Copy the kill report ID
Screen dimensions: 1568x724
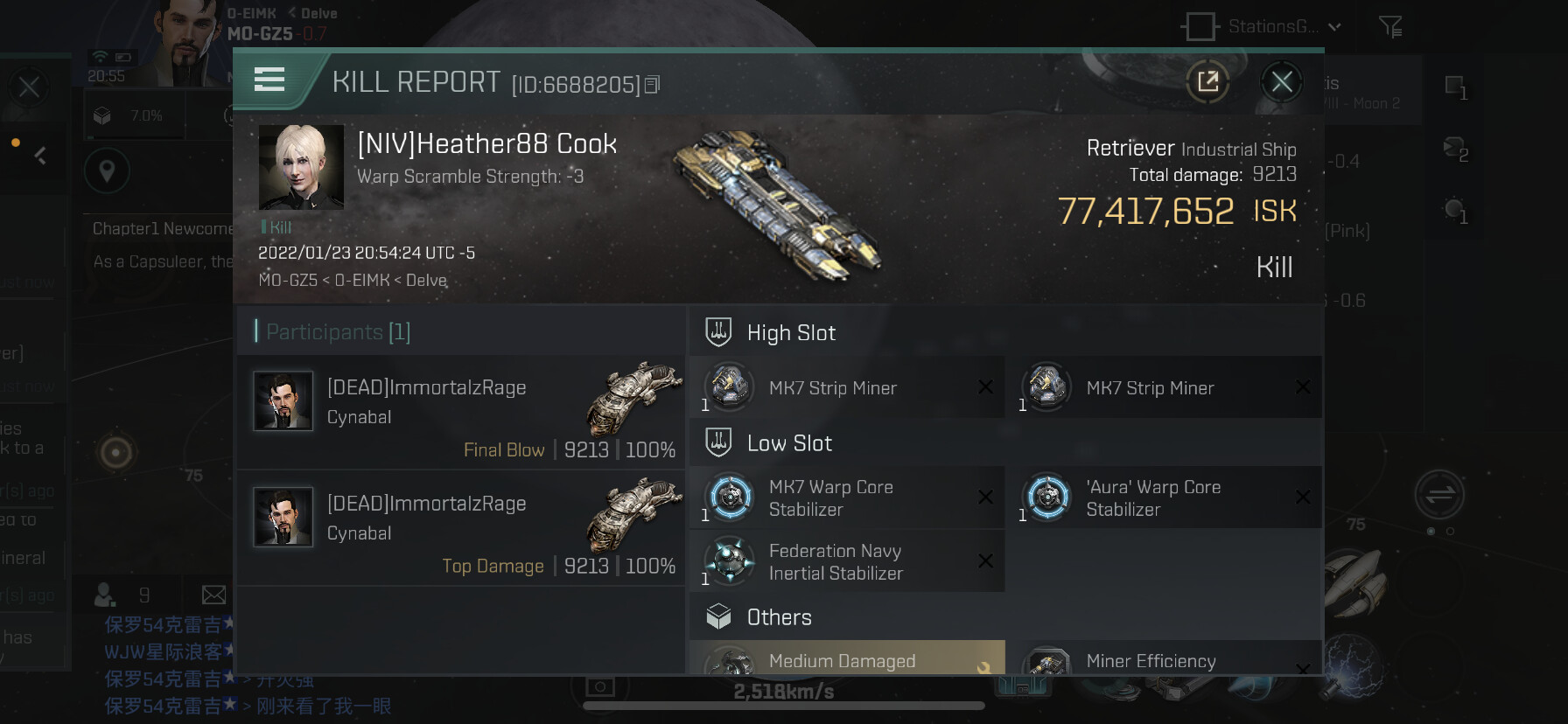[652, 85]
